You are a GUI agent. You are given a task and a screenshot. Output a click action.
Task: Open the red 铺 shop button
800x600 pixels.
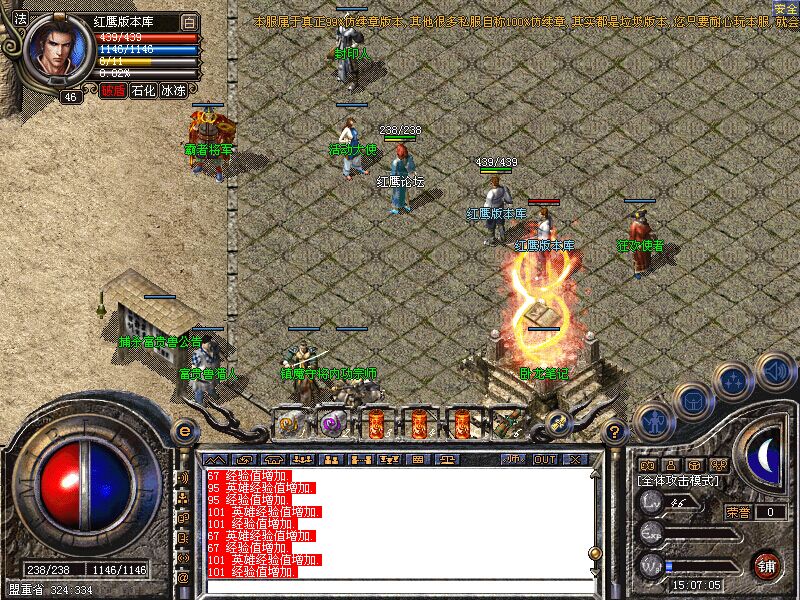tap(766, 565)
